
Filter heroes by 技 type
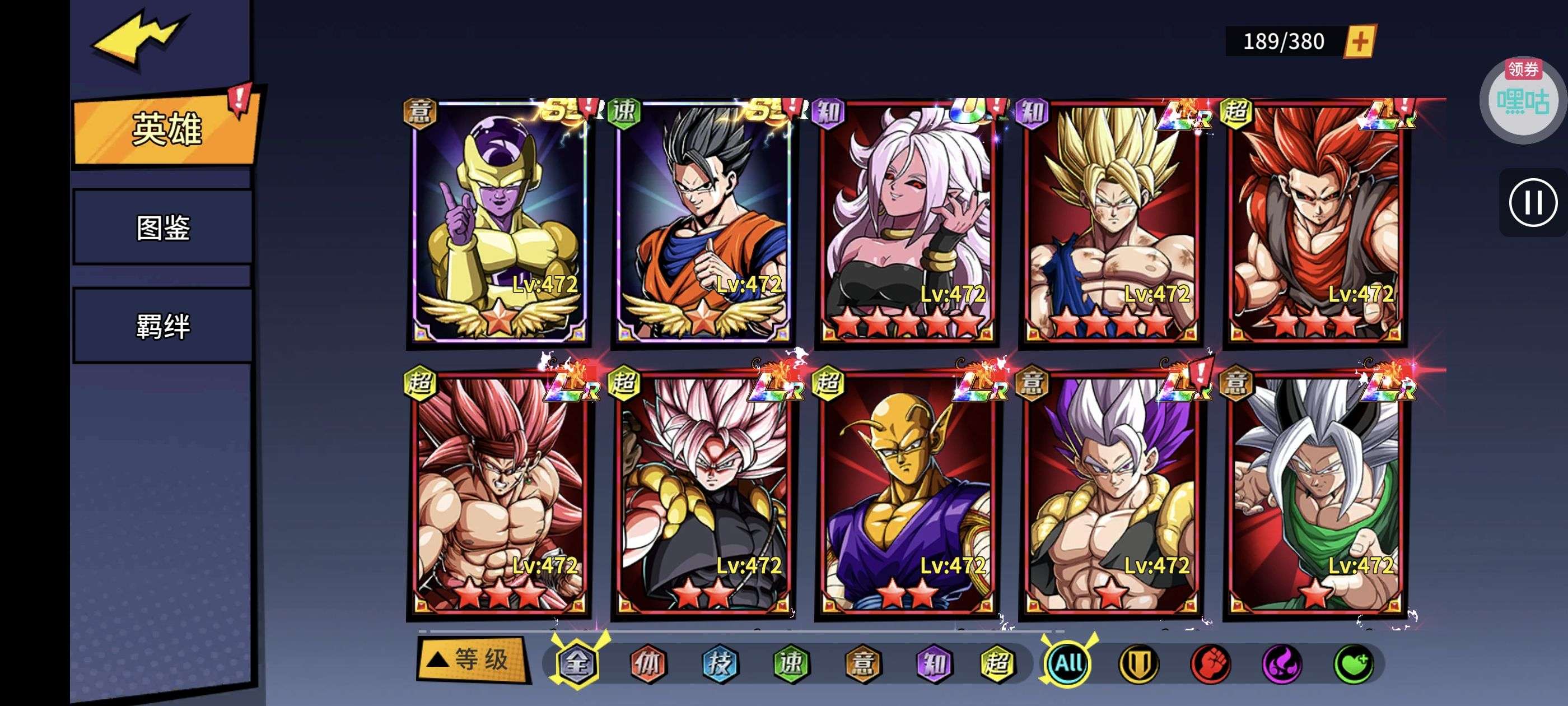click(720, 663)
